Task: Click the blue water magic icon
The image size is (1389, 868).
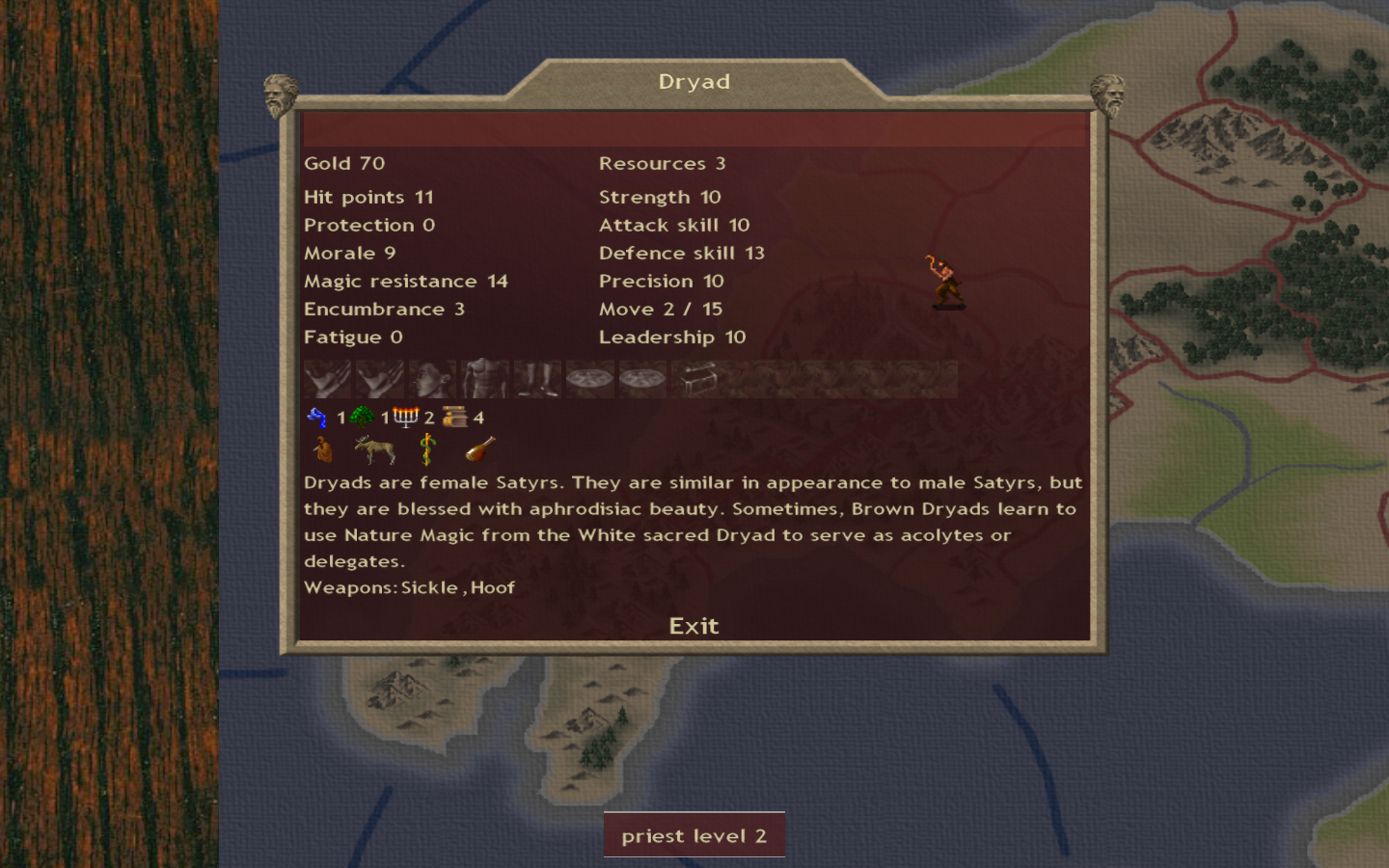Action: (317, 417)
